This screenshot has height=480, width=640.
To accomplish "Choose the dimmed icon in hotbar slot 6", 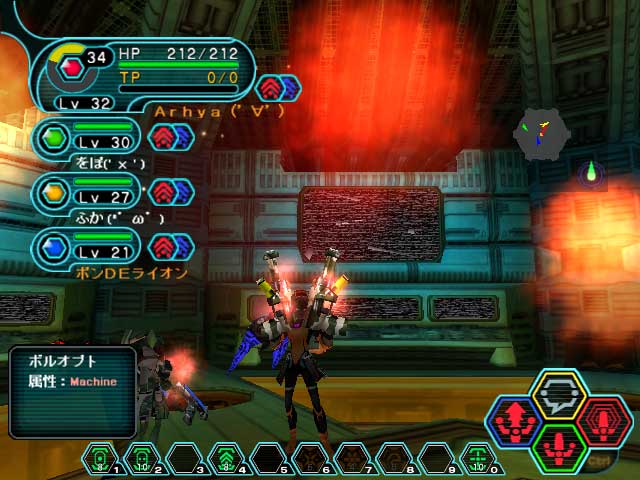I will 310,460.
